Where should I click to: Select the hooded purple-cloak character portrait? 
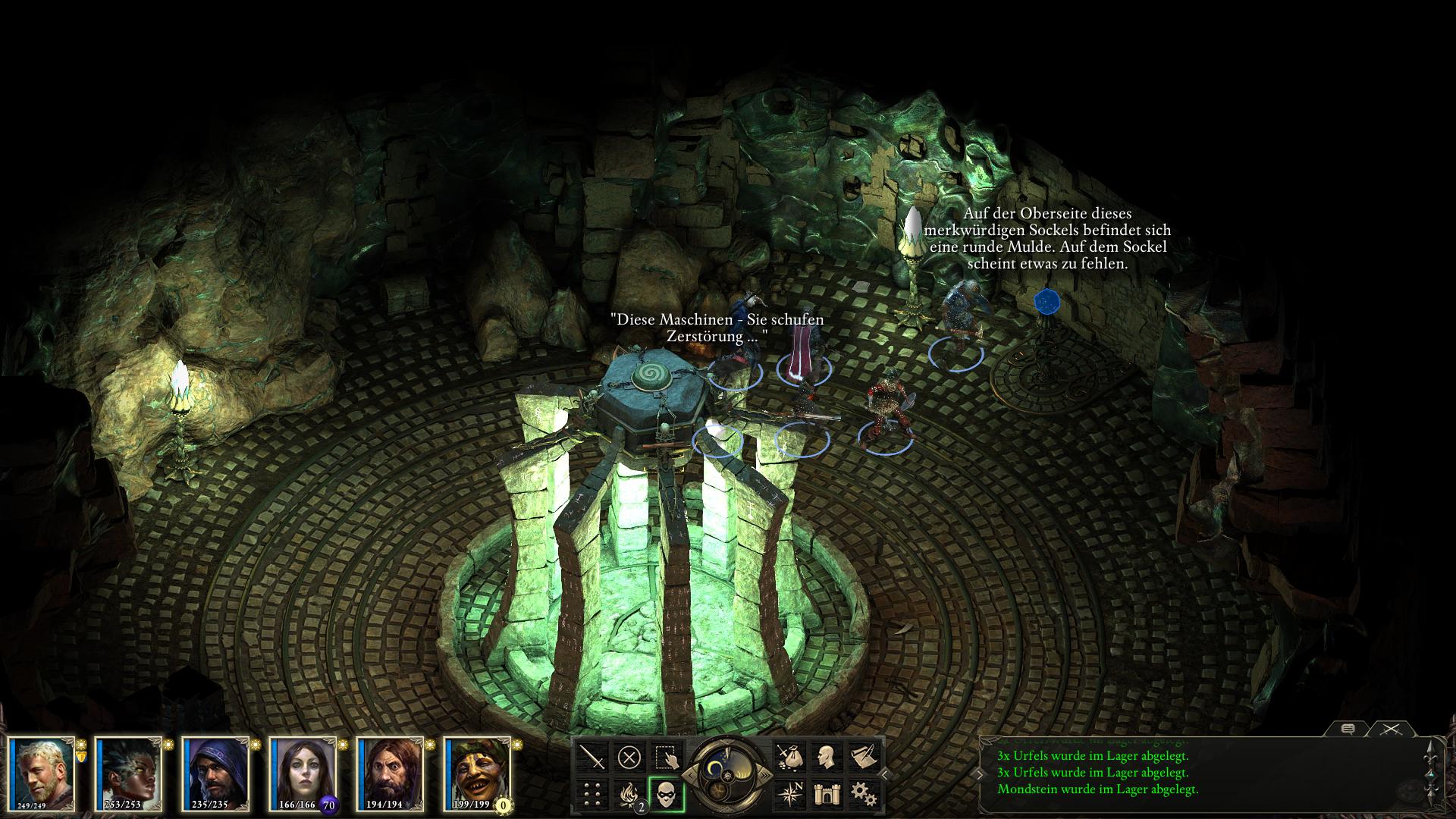click(x=217, y=773)
